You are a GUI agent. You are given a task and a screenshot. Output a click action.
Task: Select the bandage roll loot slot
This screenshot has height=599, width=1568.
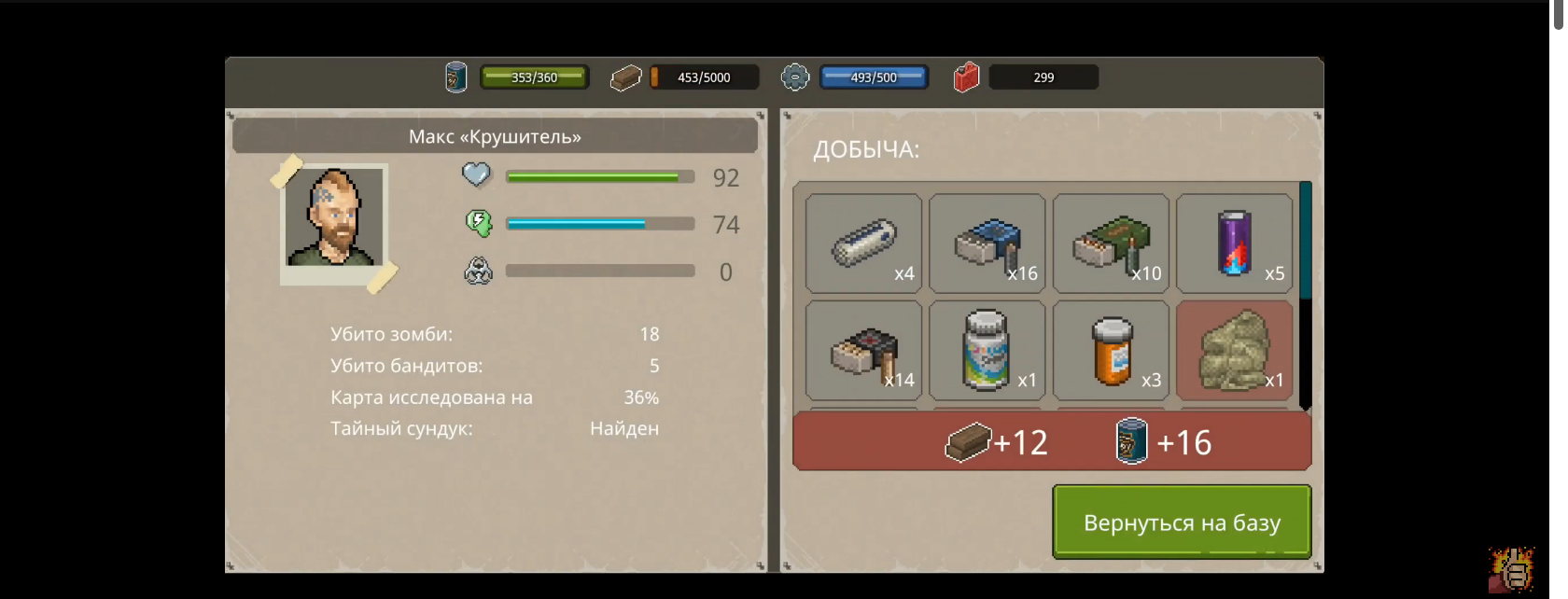[863, 244]
